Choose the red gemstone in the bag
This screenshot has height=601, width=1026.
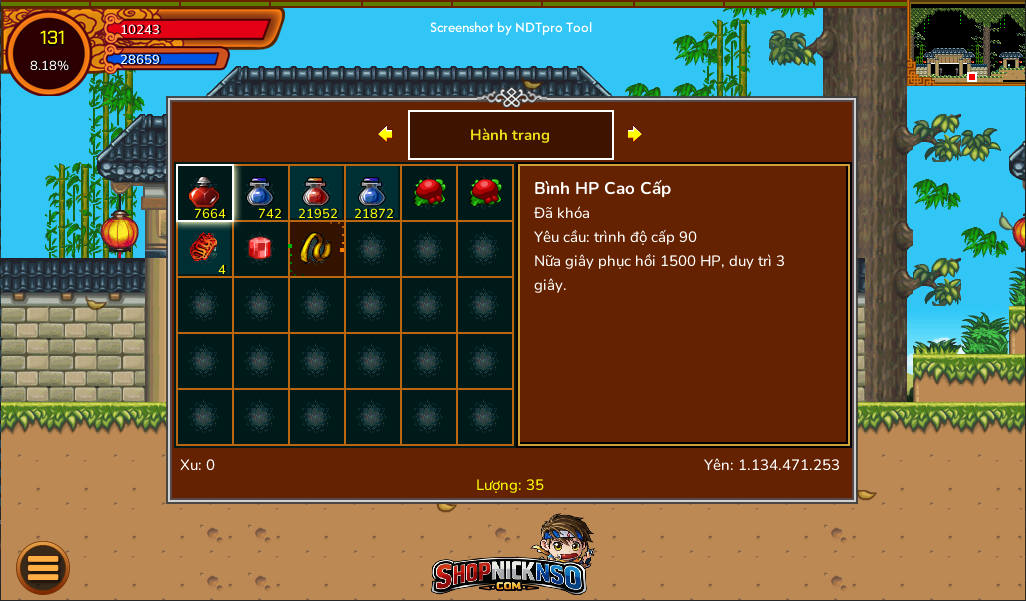(261, 249)
